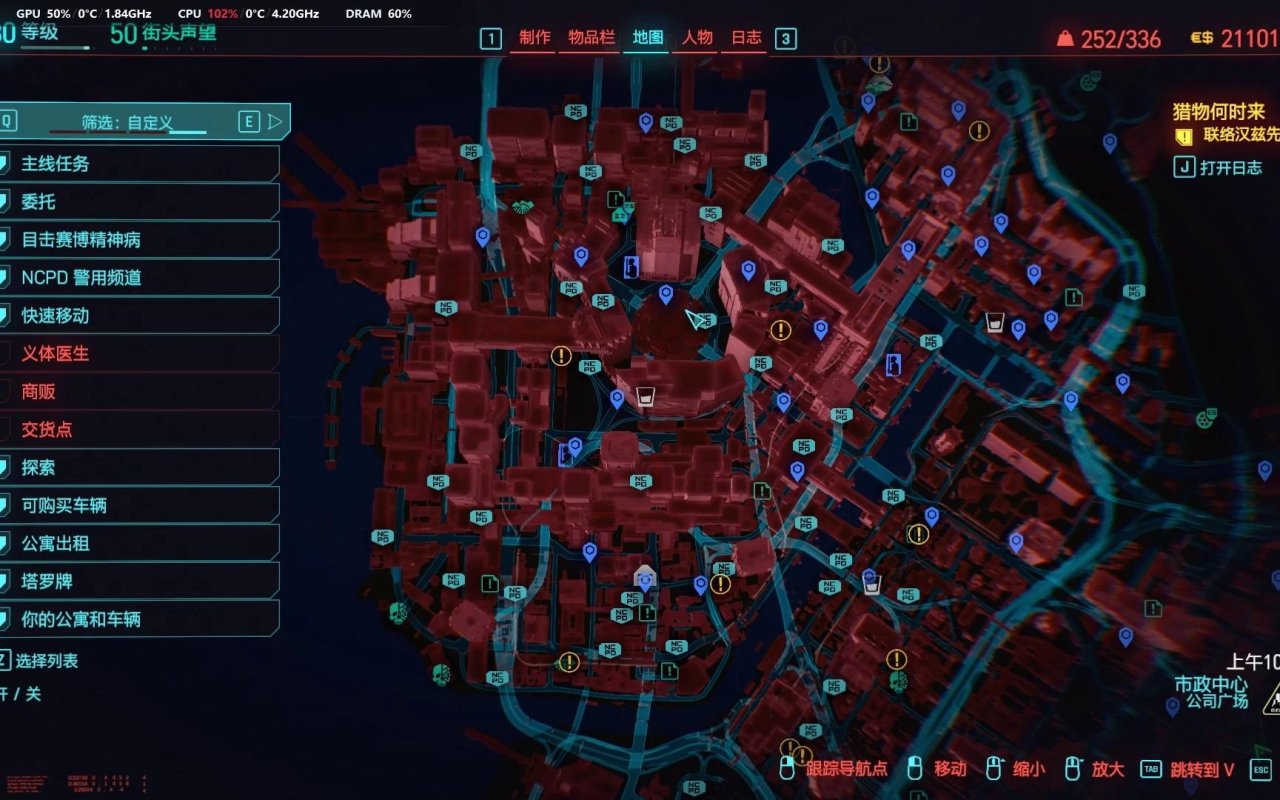Toggle the 塔罗牌 tarot filter
Image resolution: width=1280 pixels, height=800 pixels.
[x=140, y=582]
